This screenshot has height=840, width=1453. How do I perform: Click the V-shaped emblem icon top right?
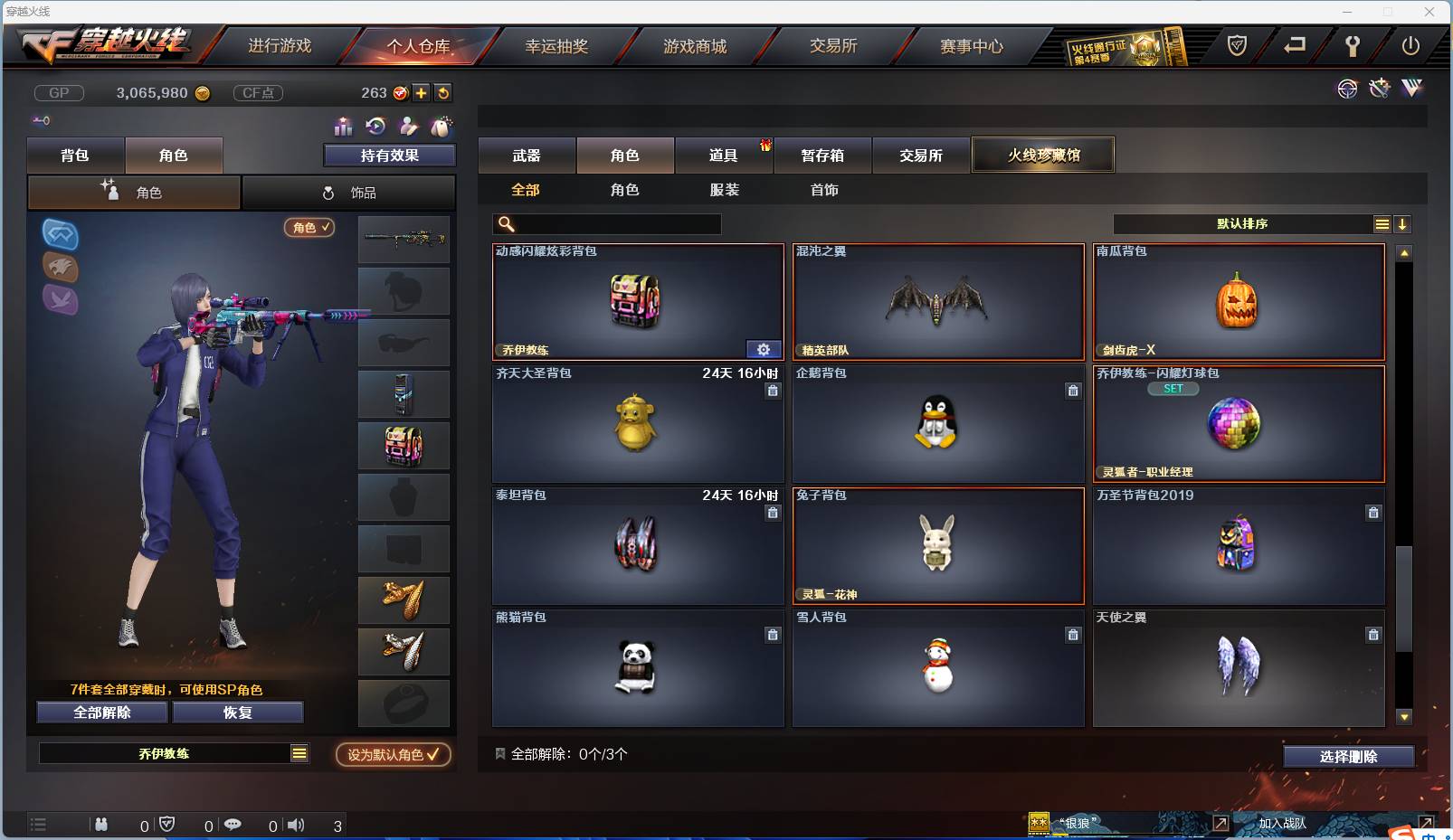[x=1411, y=89]
